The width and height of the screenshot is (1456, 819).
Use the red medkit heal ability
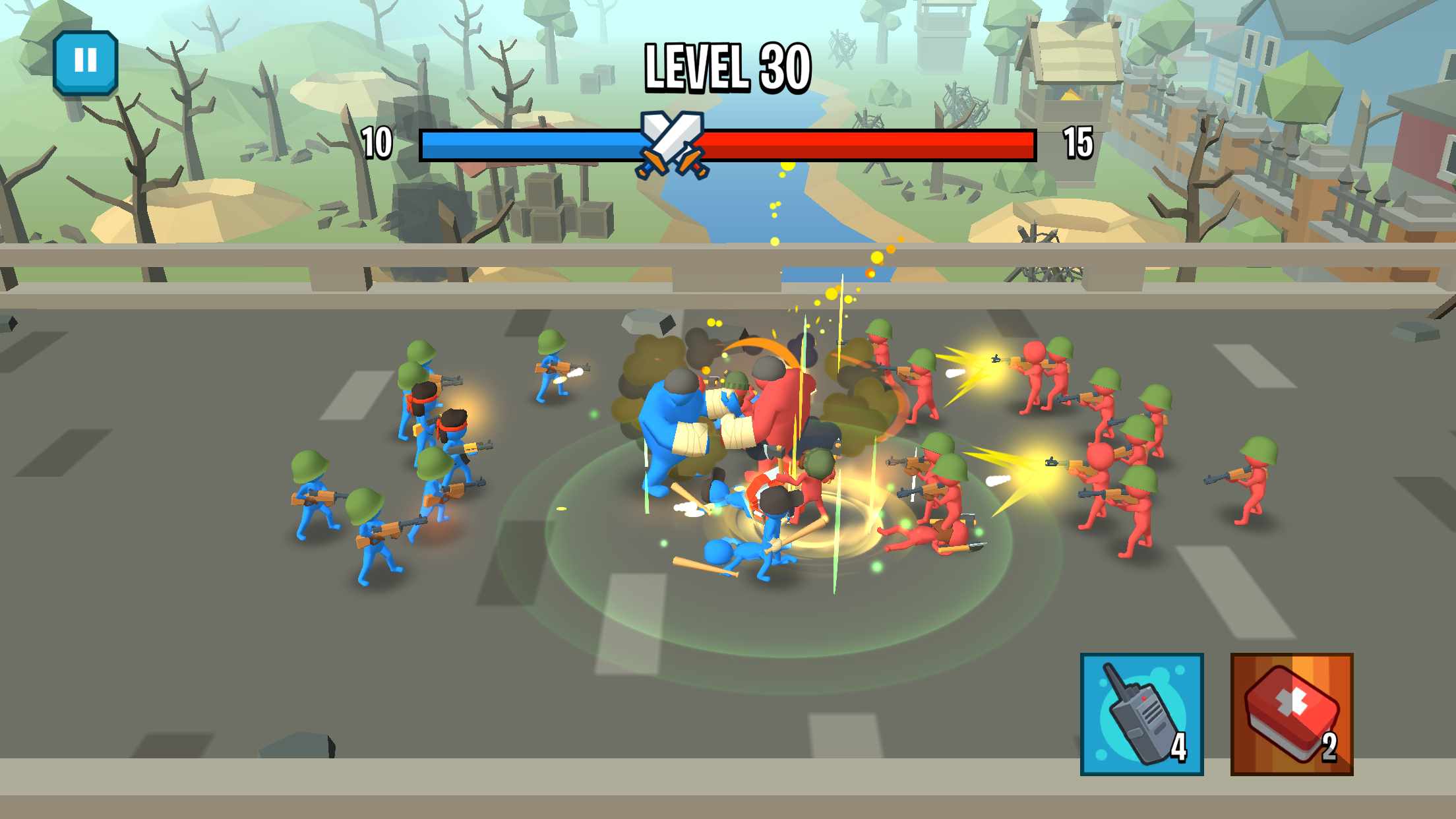(1291, 714)
